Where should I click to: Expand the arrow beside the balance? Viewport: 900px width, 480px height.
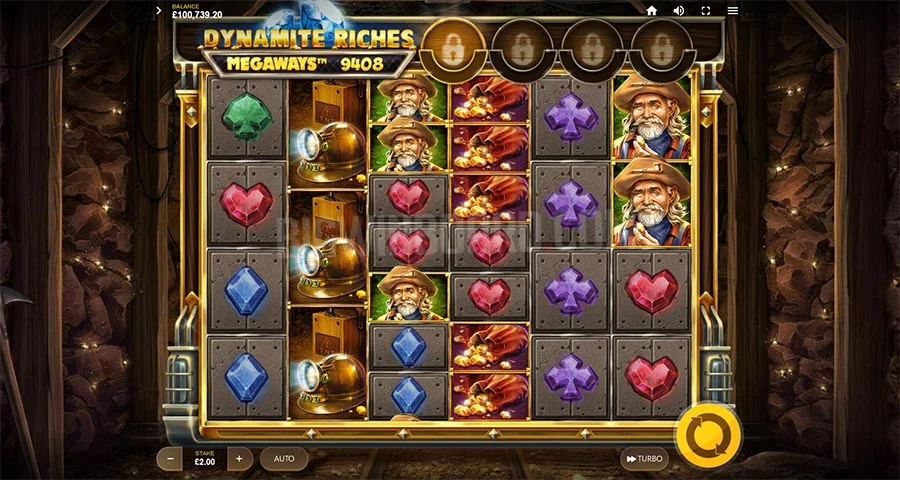coord(159,11)
